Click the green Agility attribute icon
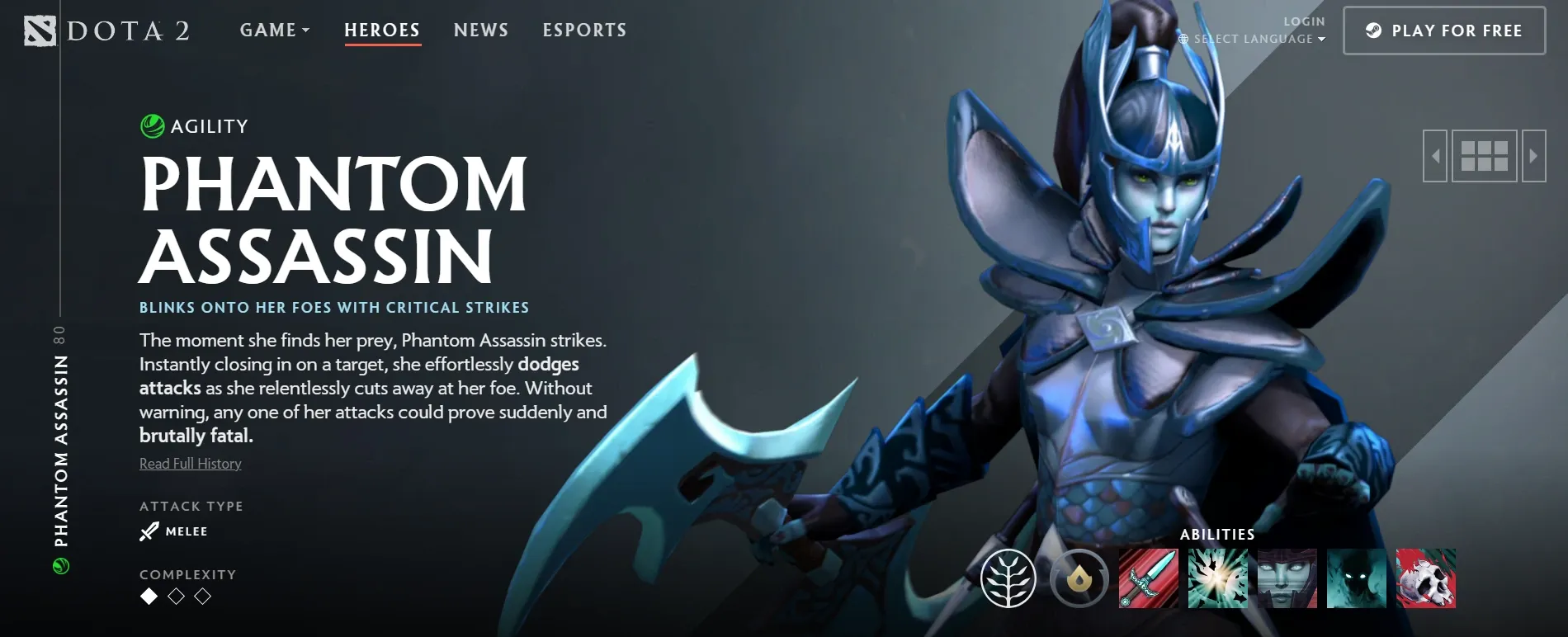Screen dimensions: 1568x637 point(153,126)
